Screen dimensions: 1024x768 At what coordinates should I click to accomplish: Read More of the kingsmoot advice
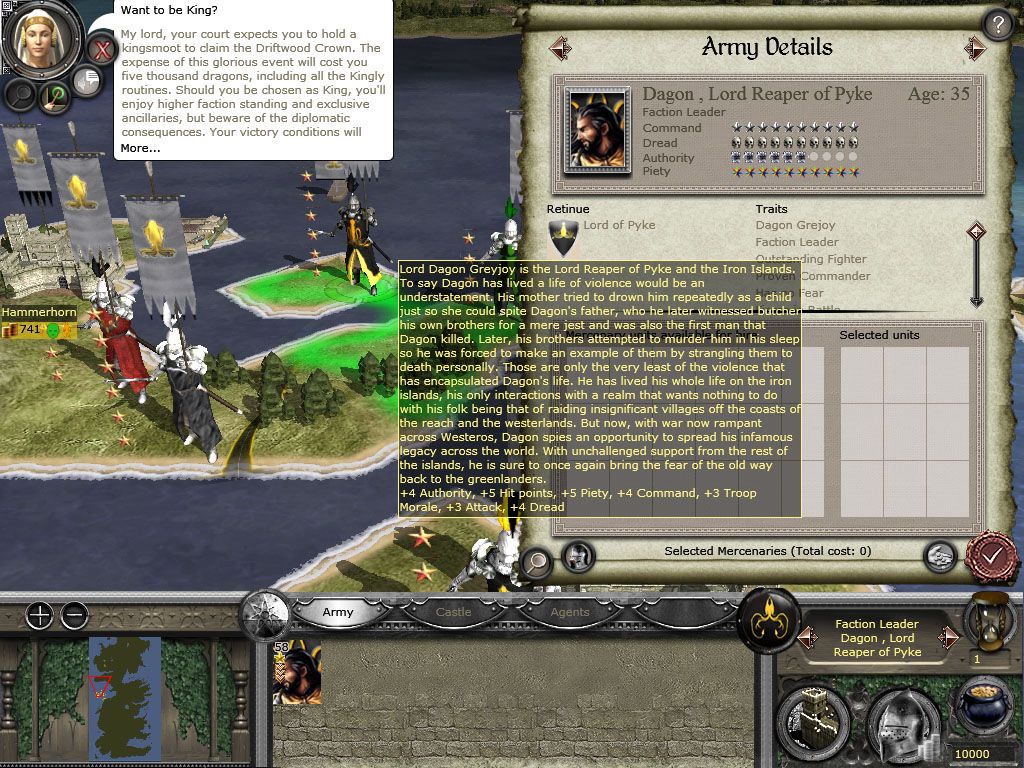point(140,148)
